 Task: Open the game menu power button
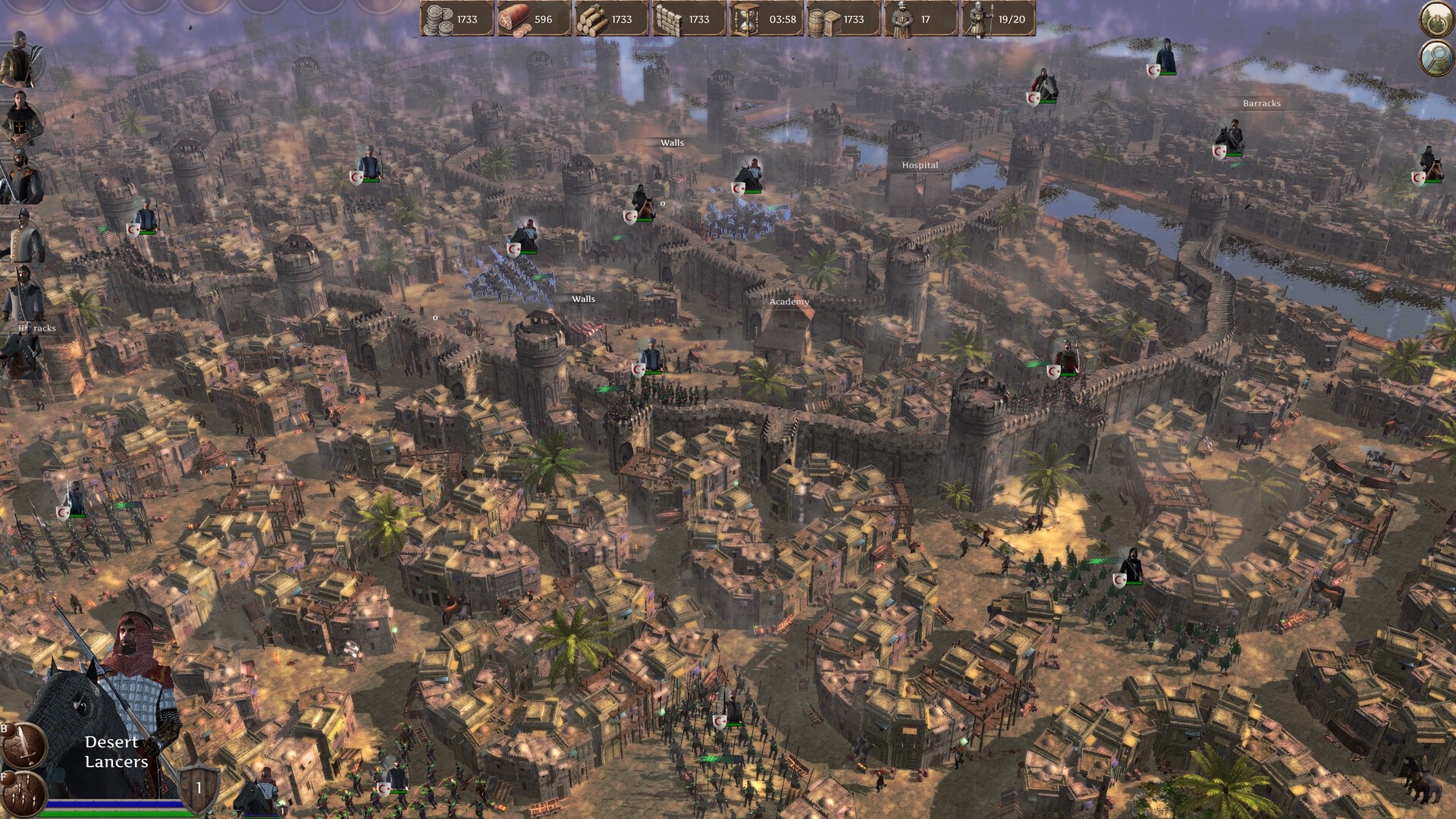[1436, 19]
